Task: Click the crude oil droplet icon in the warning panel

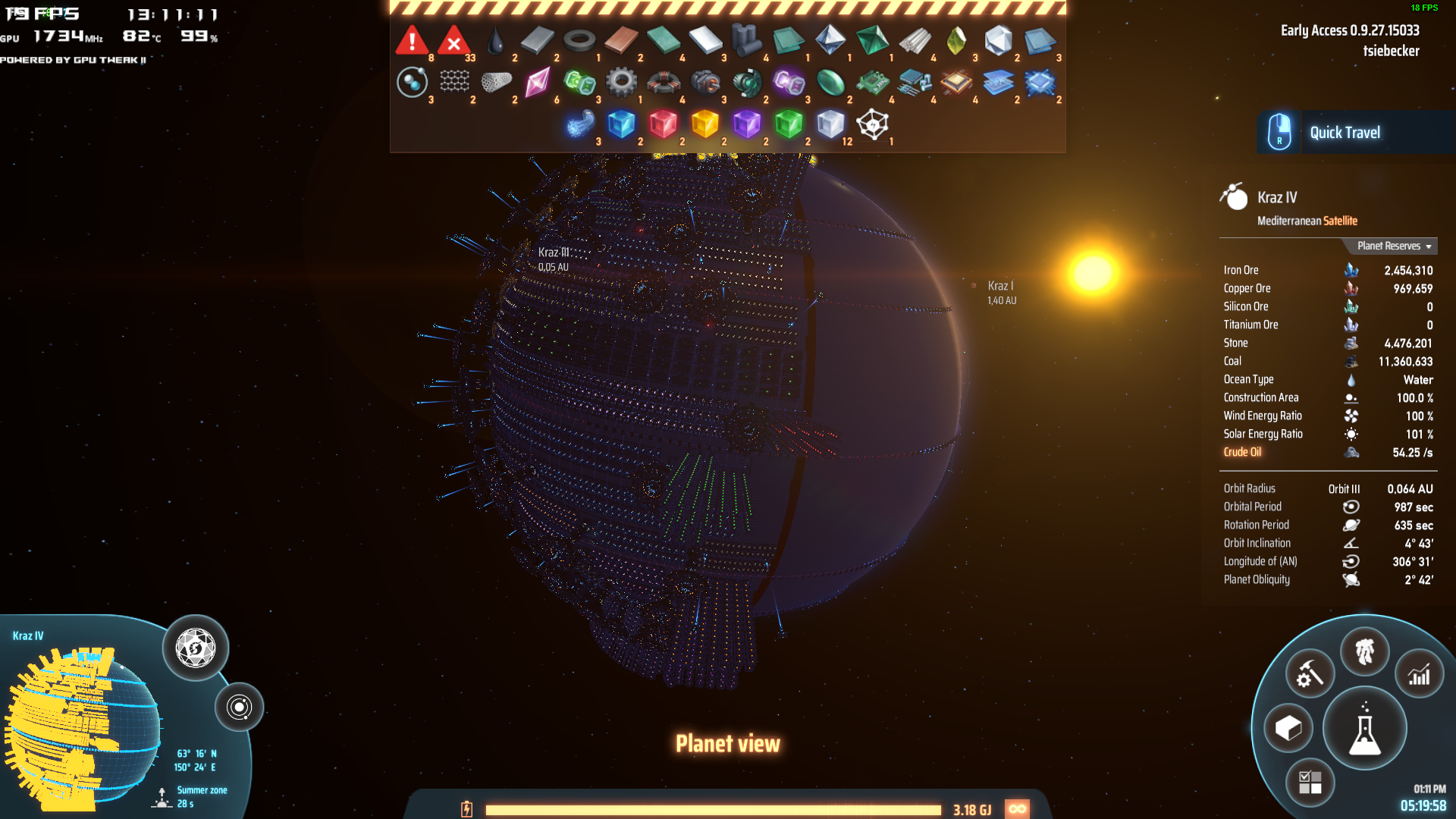Action: tap(494, 39)
